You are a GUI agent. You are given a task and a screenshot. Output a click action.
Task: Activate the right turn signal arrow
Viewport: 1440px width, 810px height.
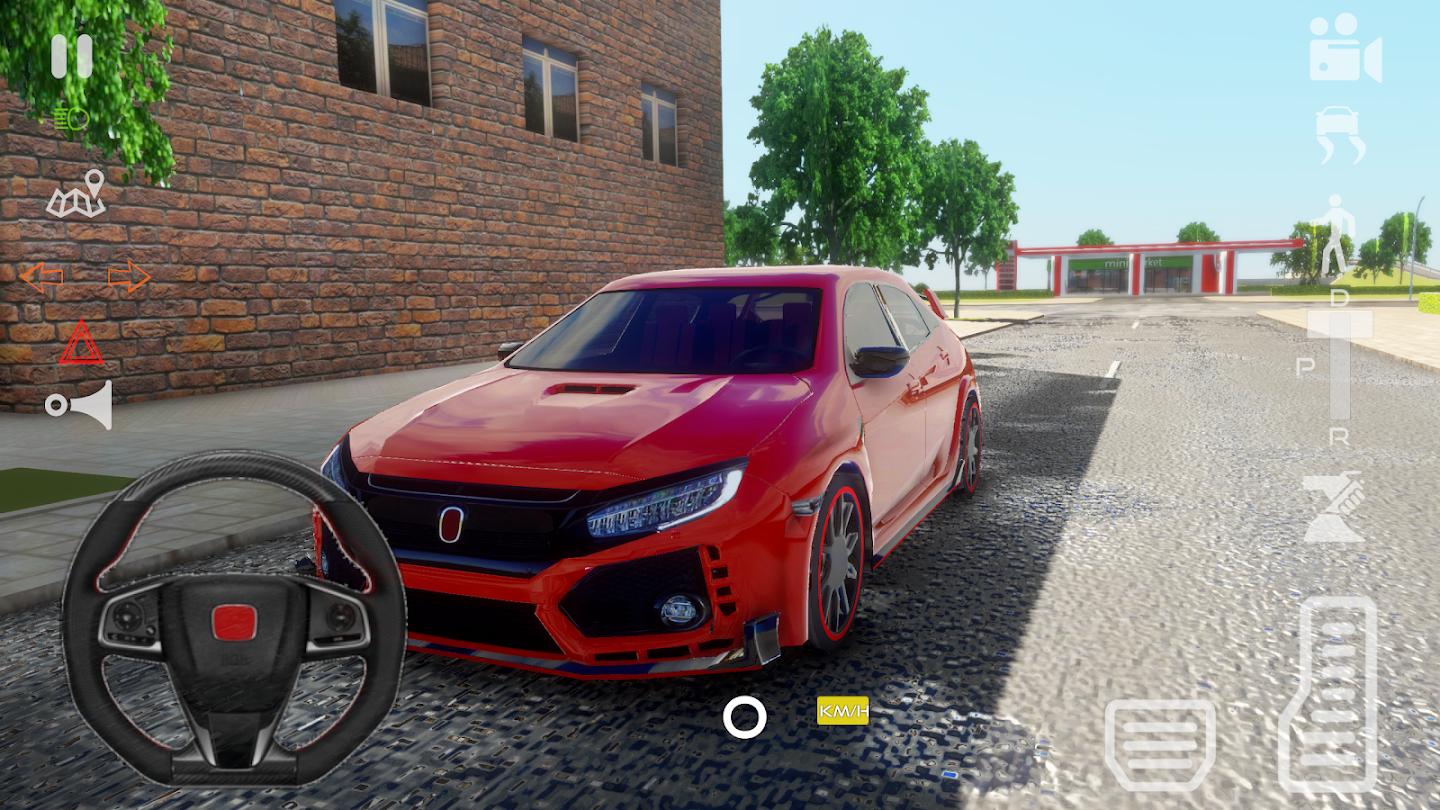coord(129,277)
